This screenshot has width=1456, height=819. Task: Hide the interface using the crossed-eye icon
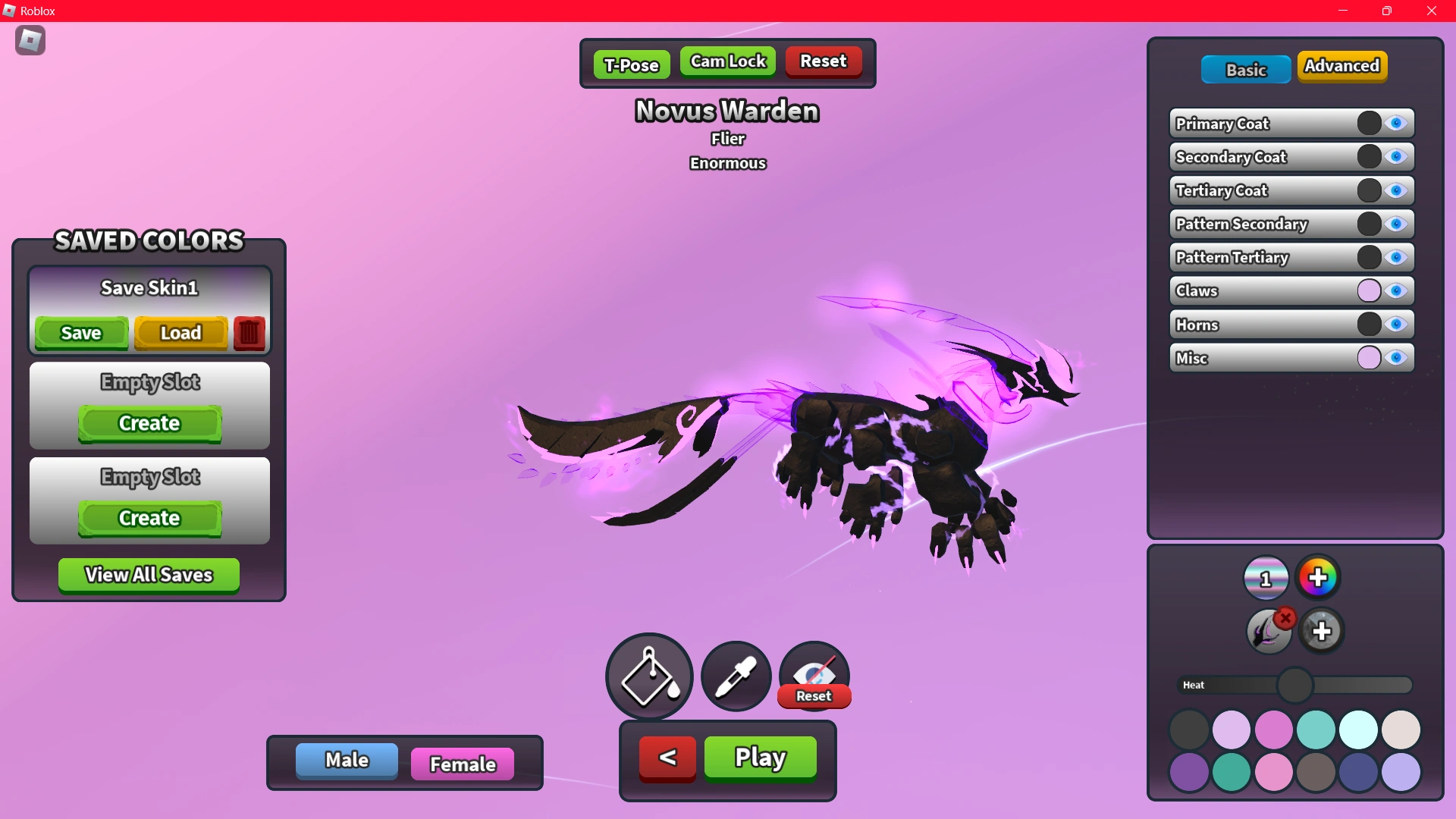814,671
